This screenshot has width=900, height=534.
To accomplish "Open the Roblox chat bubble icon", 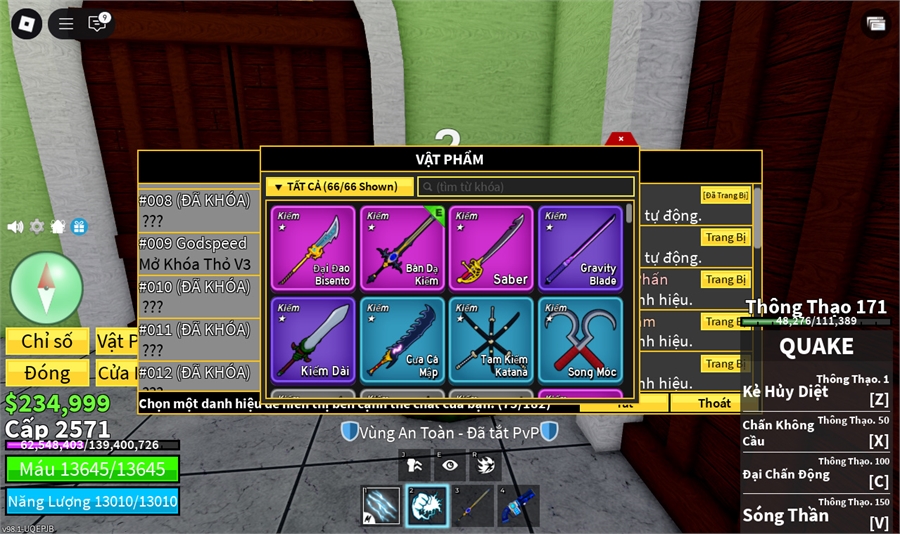I will point(97,24).
